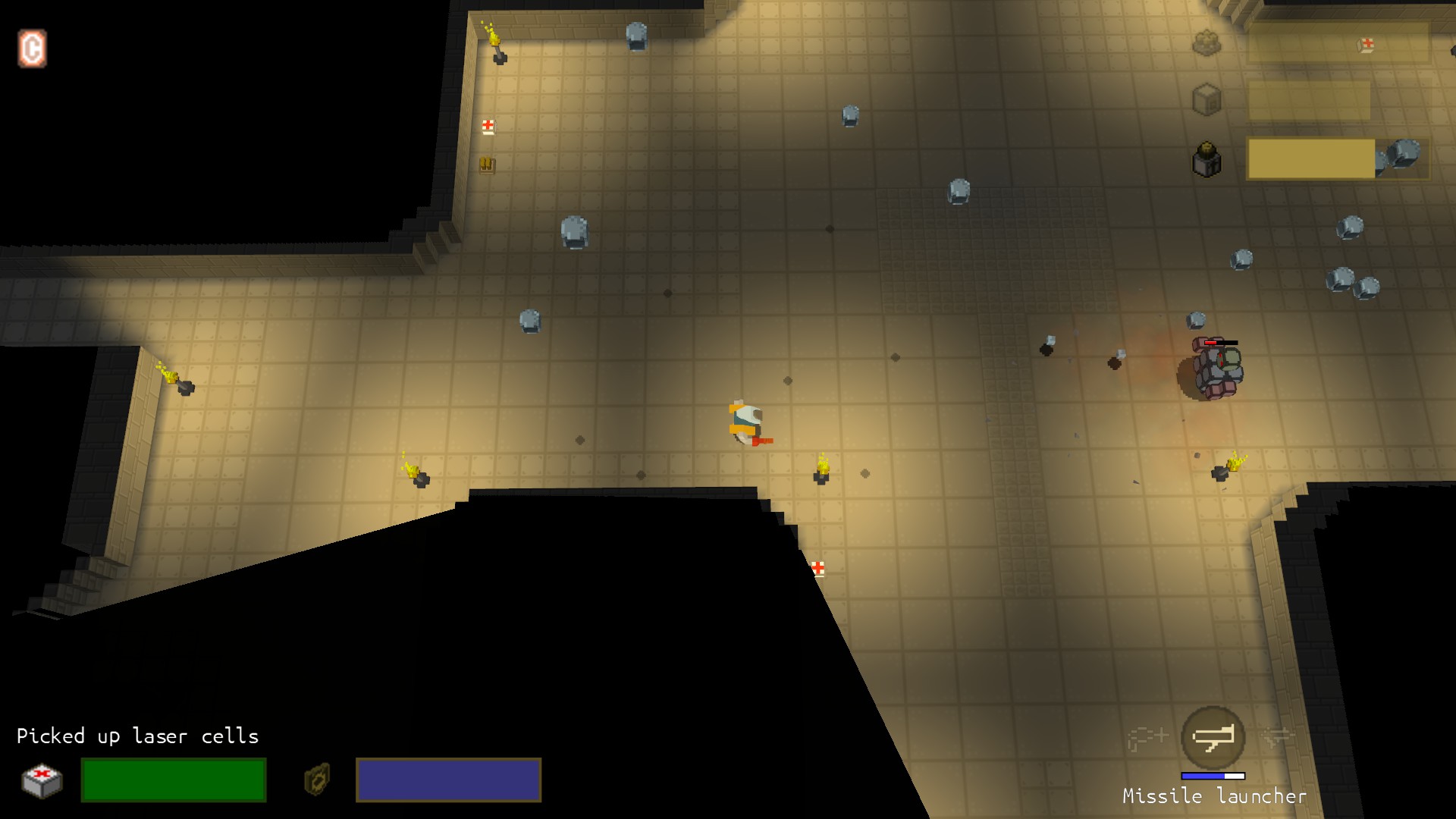Image resolution: width=1456 pixels, height=819 pixels.
Task: Click the lantern in the top-right room
Action: [x=1207, y=157]
